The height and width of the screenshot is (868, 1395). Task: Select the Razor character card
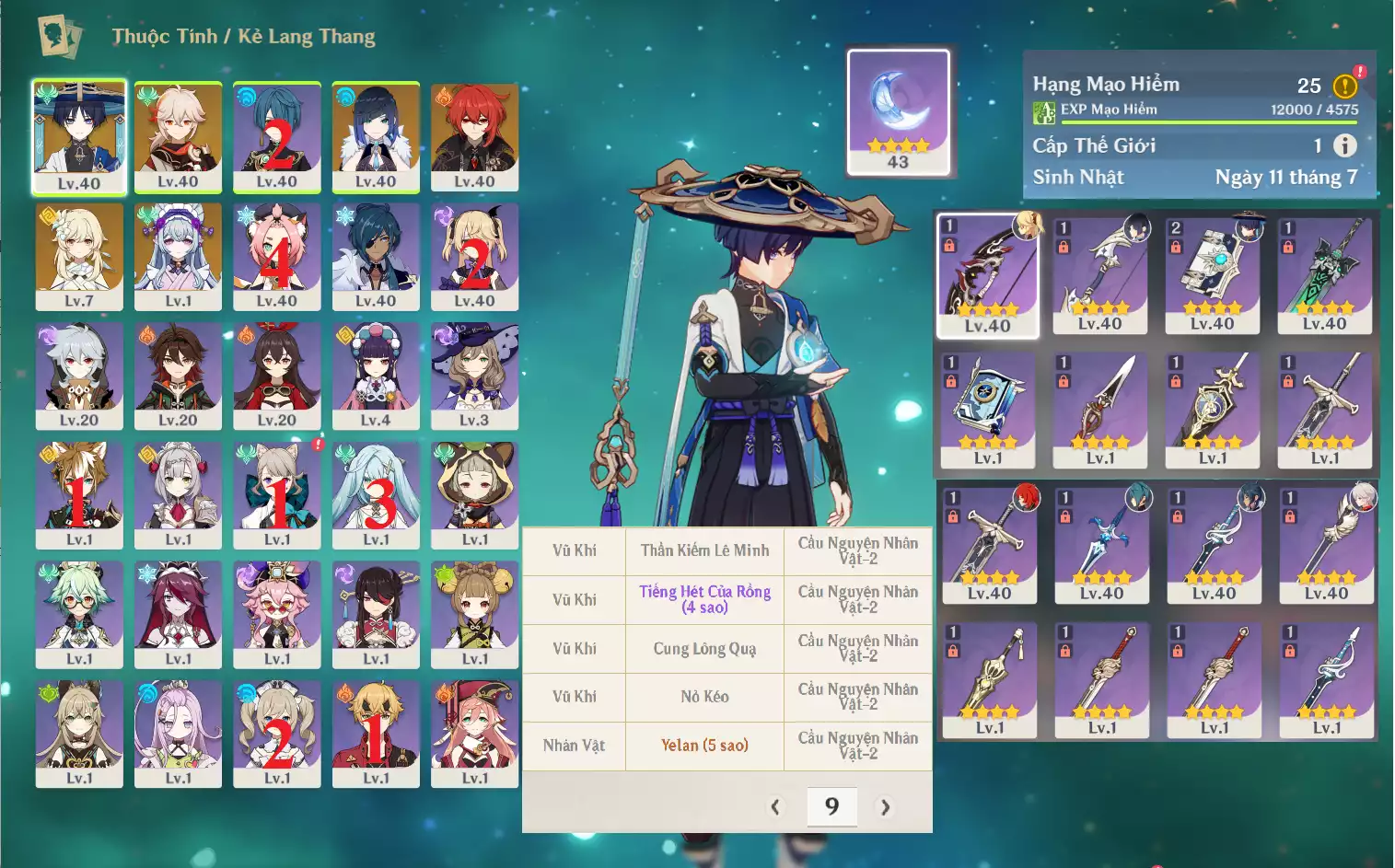[x=79, y=376]
